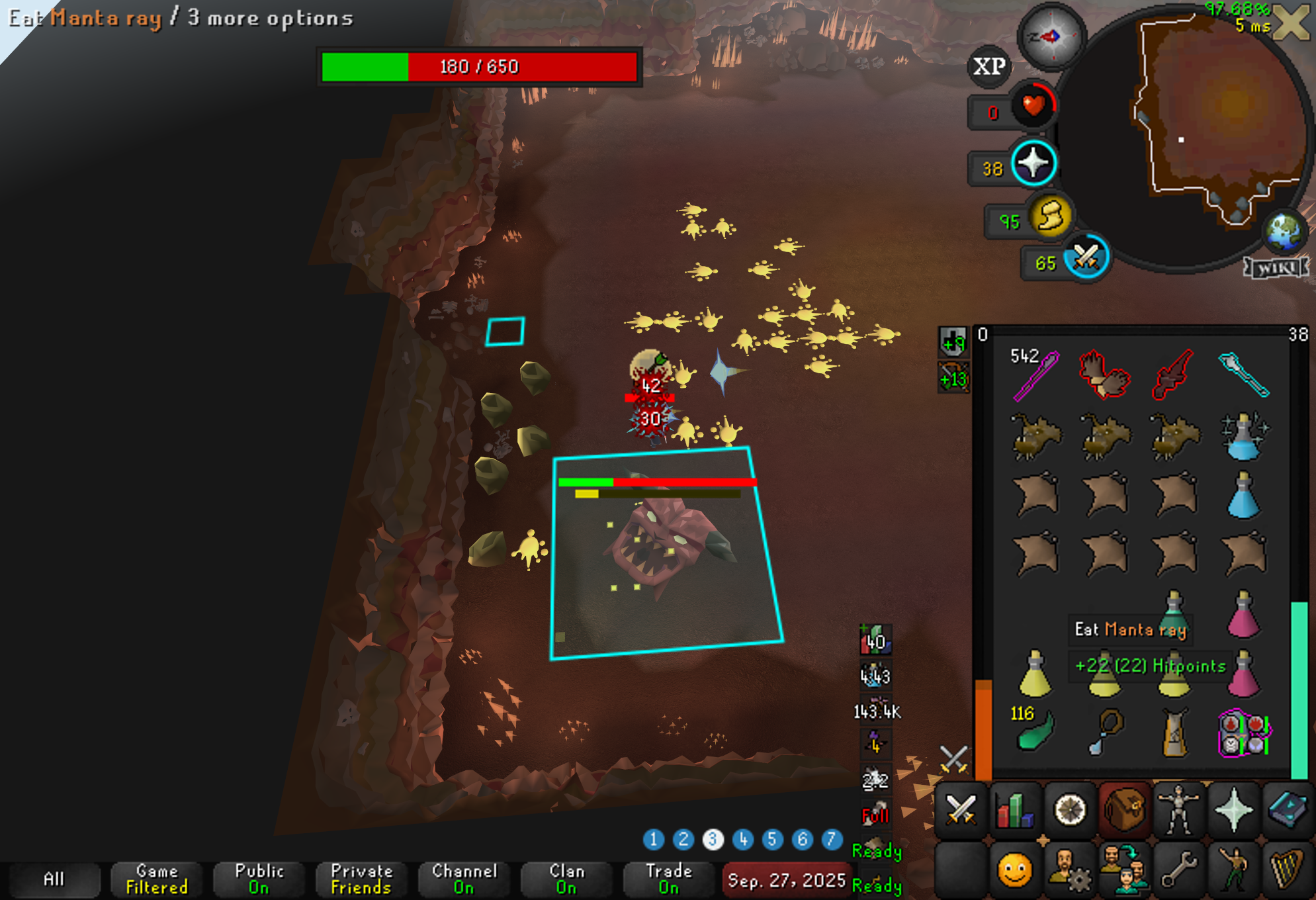Click the compass to face north
1316x900 pixels.
coord(1050,36)
